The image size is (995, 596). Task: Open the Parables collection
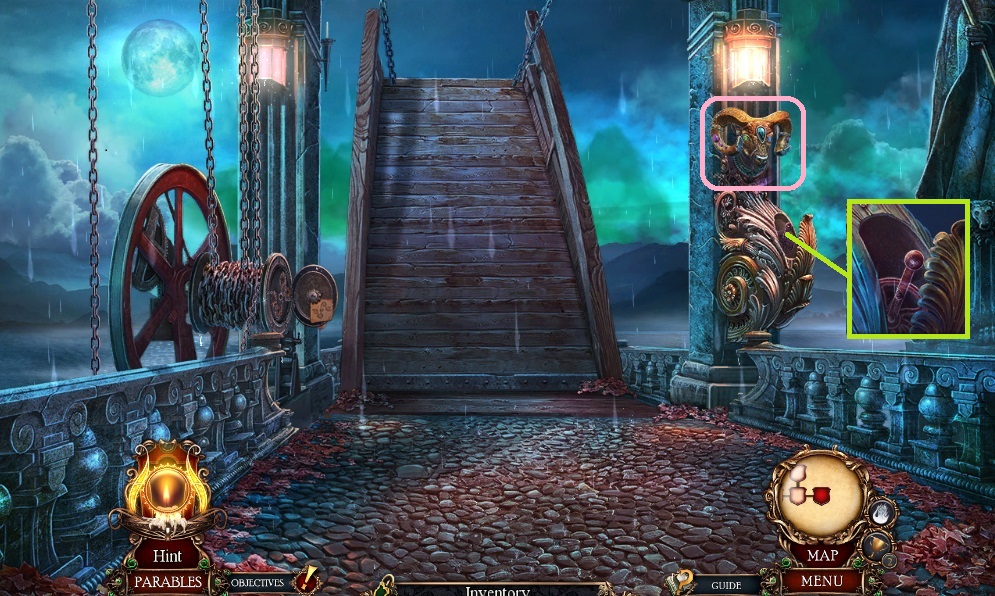(x=167, y=581)
